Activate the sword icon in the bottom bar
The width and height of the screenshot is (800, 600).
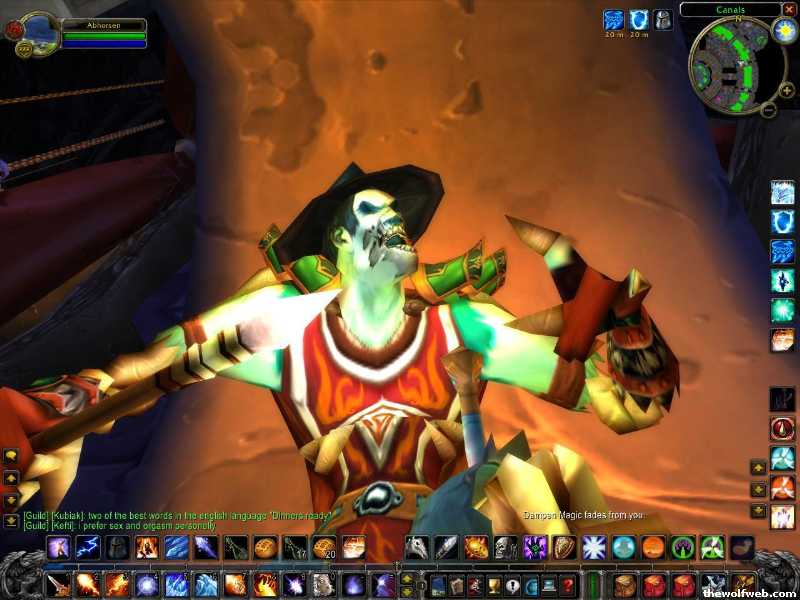pos(58,584)
